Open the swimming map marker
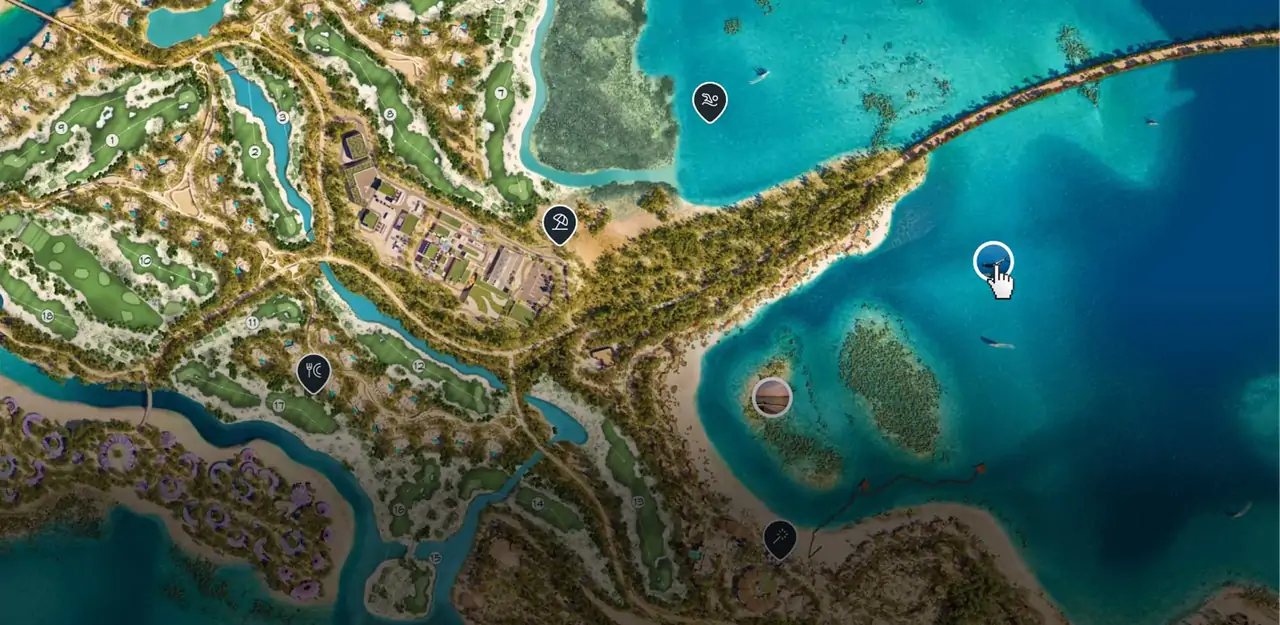The height and width of the screenshot is (625, 1280). tap(709, 101)
